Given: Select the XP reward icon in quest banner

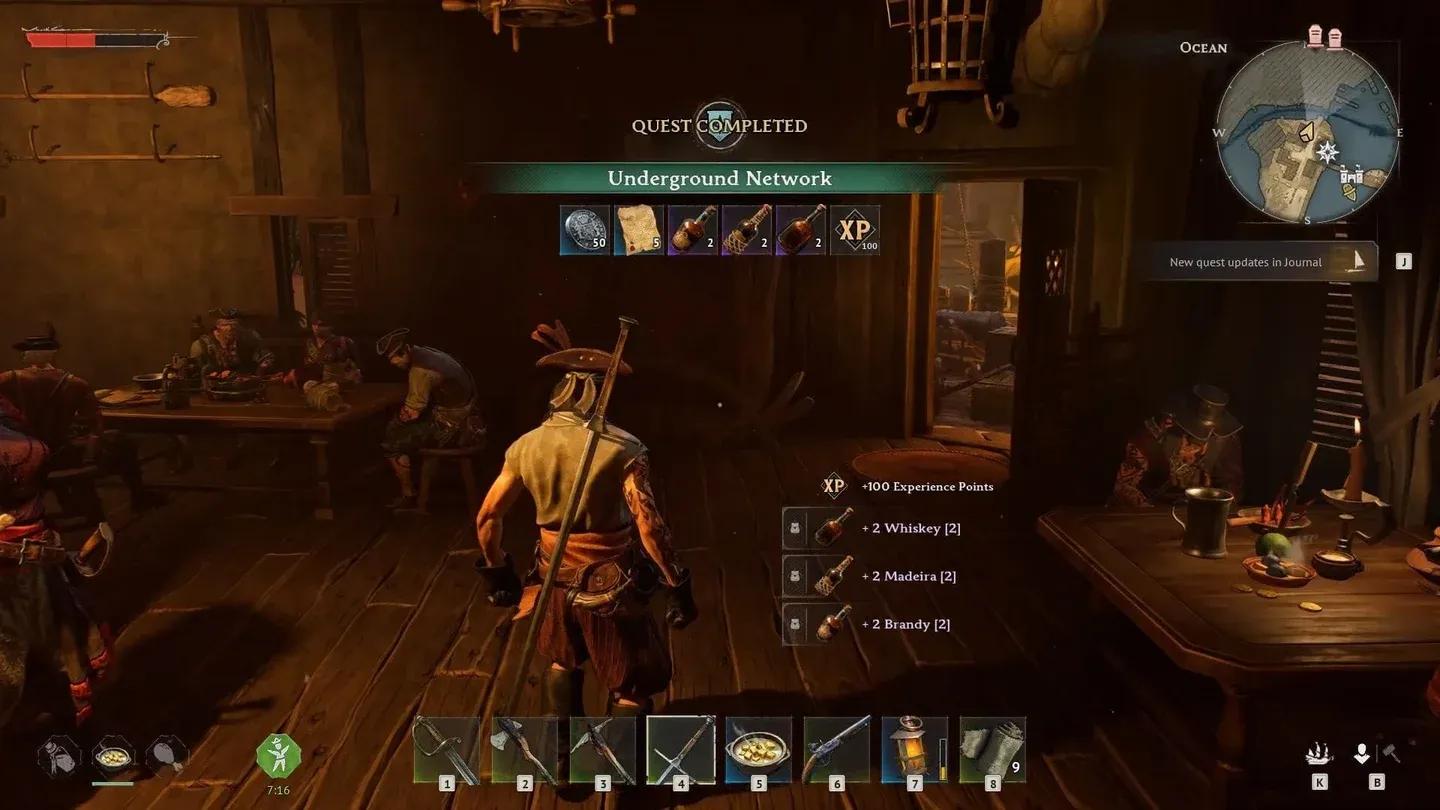Looking at the screenshot, I should click(x=855, y=230).
